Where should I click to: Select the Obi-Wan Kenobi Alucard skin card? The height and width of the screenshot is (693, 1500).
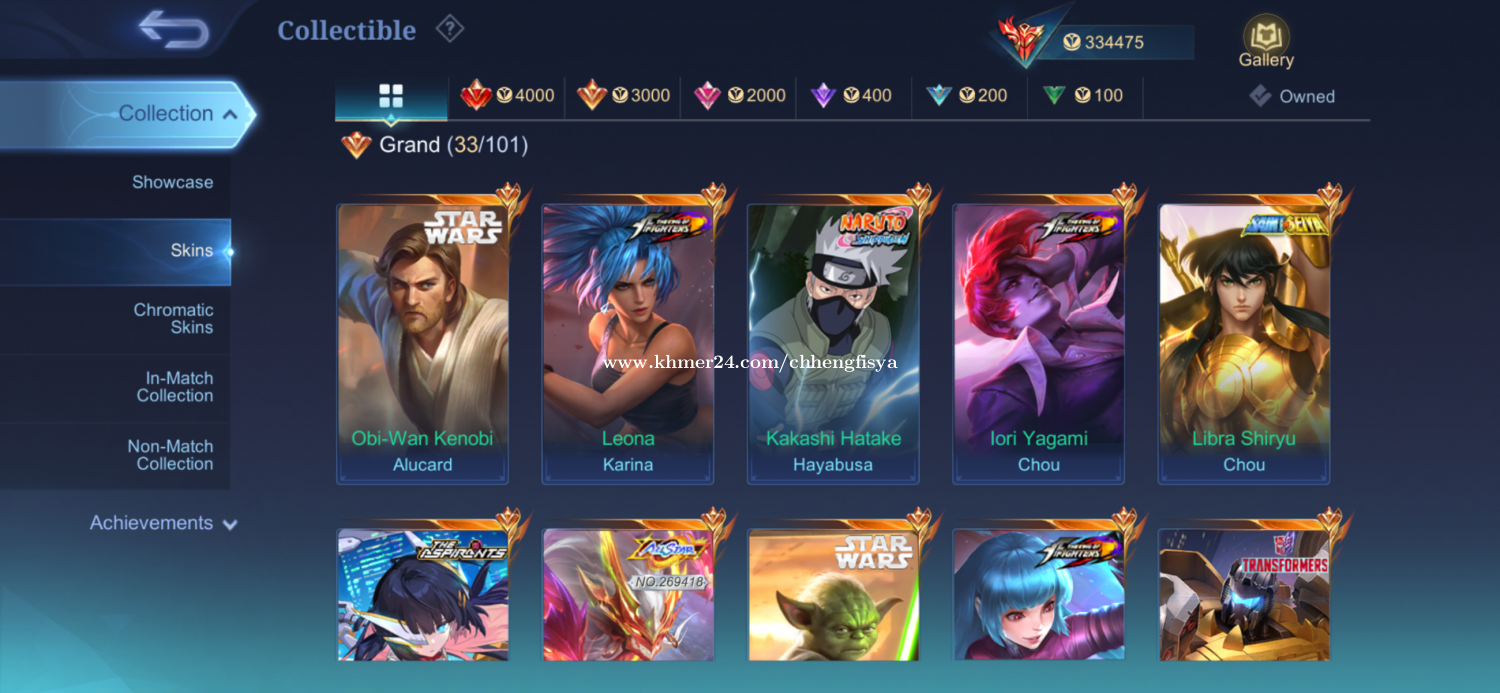[423, 343]
